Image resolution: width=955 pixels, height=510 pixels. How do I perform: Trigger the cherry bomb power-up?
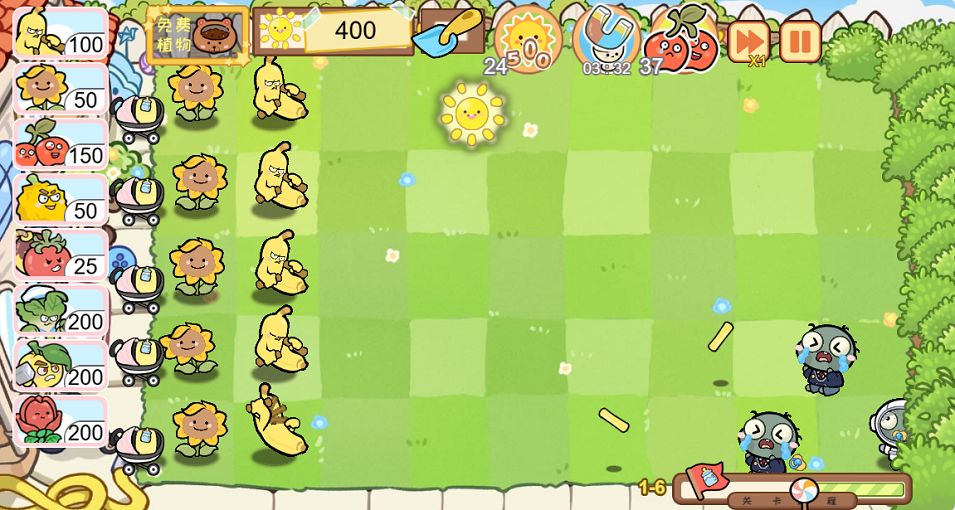tap(682, 40)
